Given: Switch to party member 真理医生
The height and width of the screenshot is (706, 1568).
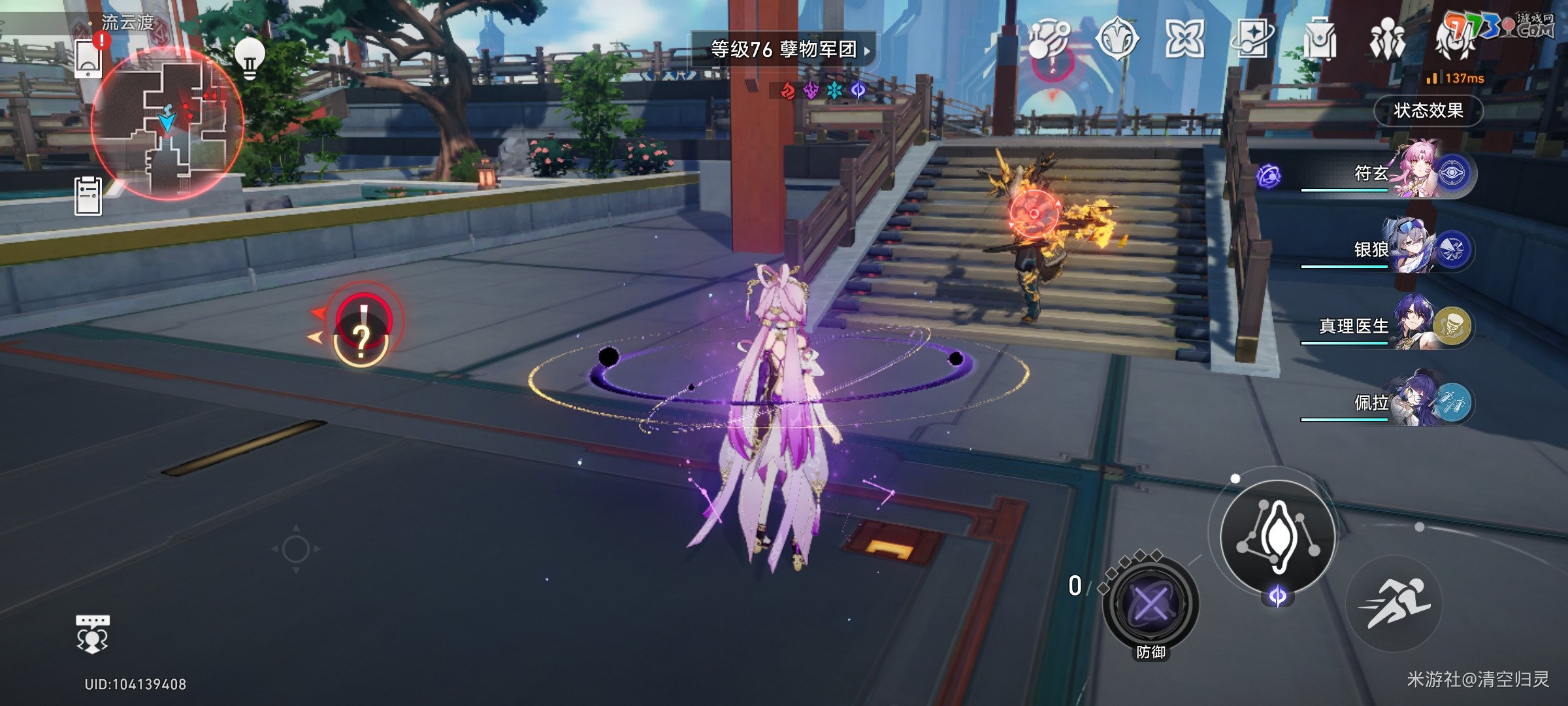Looking at the screenshot, I should tap(1411, 326).
